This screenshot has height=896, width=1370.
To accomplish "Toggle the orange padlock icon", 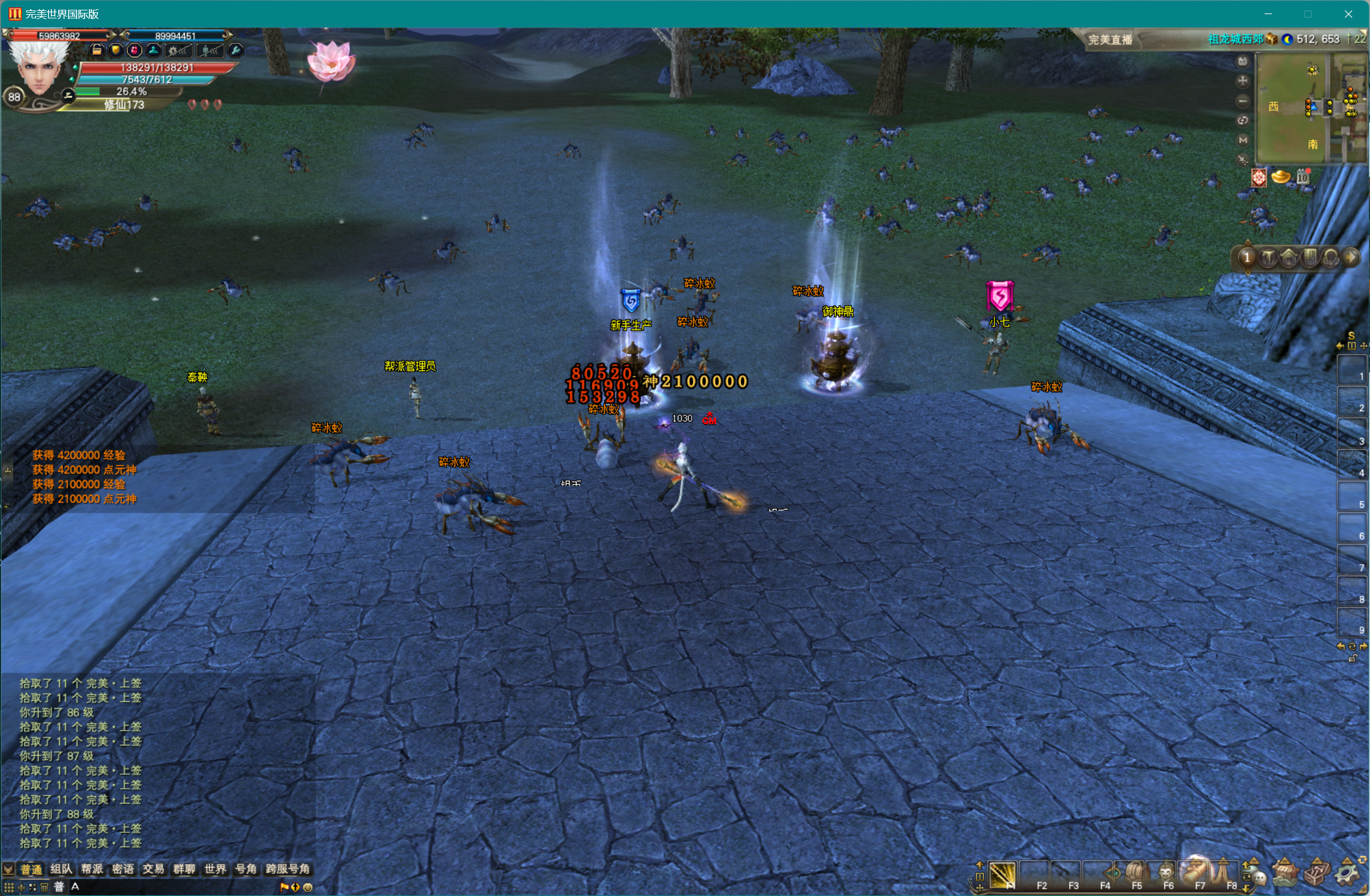I will pos(97,51).
